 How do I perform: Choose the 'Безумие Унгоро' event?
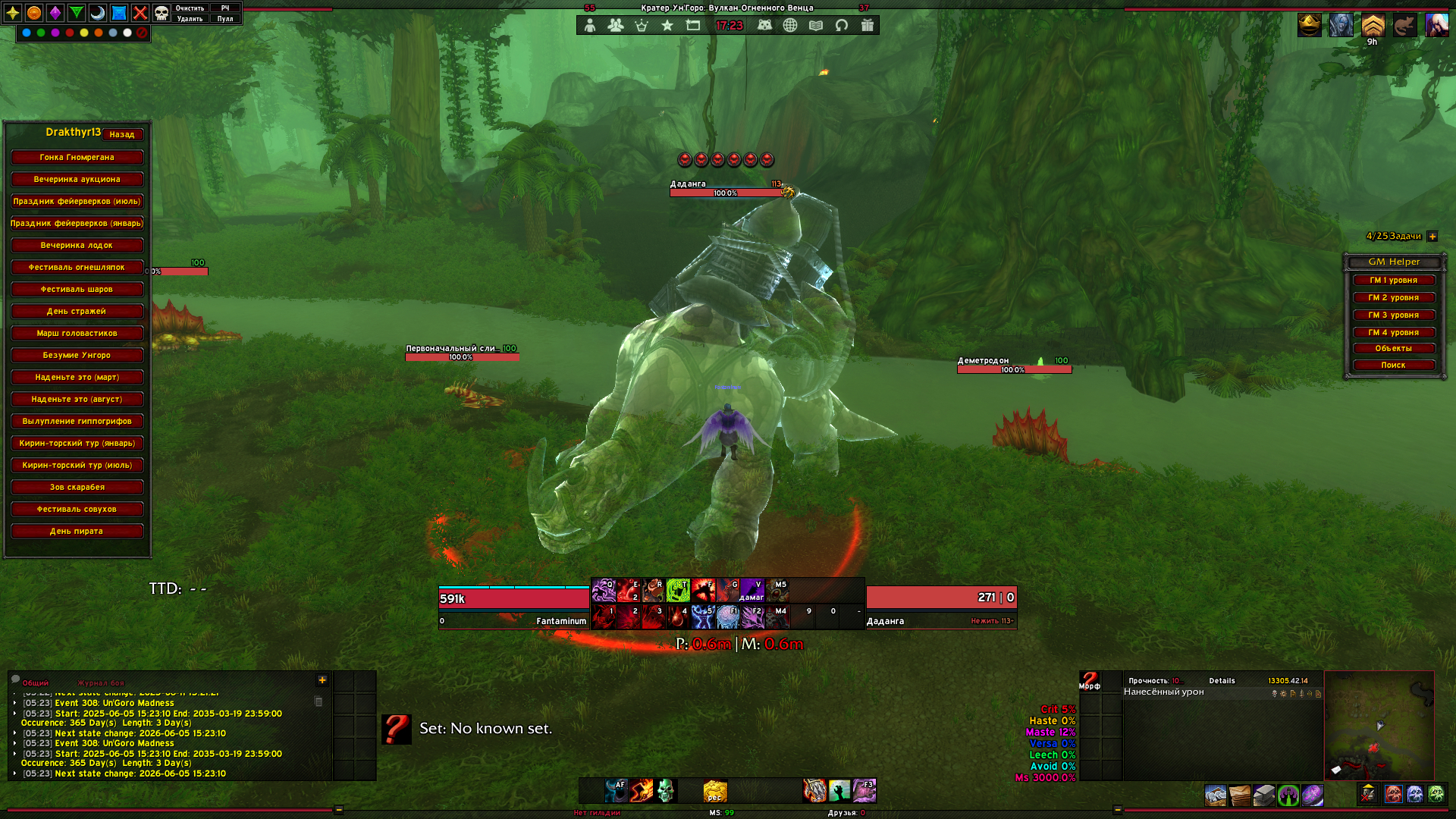coord(77,355)
